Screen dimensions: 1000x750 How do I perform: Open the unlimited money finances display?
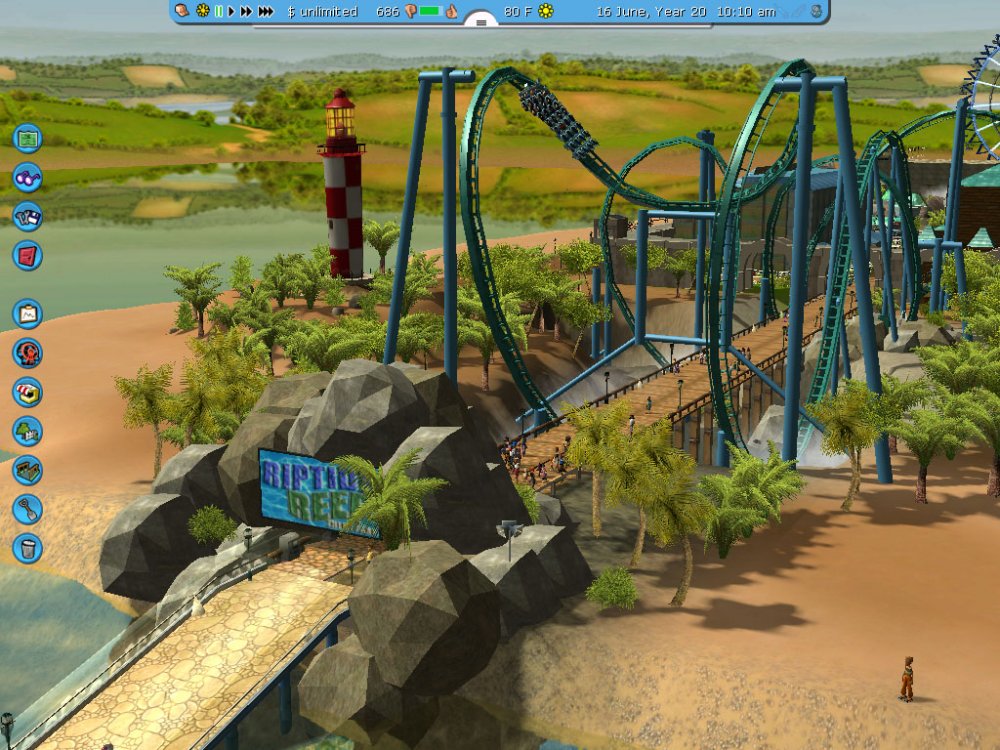coord(322,11)
